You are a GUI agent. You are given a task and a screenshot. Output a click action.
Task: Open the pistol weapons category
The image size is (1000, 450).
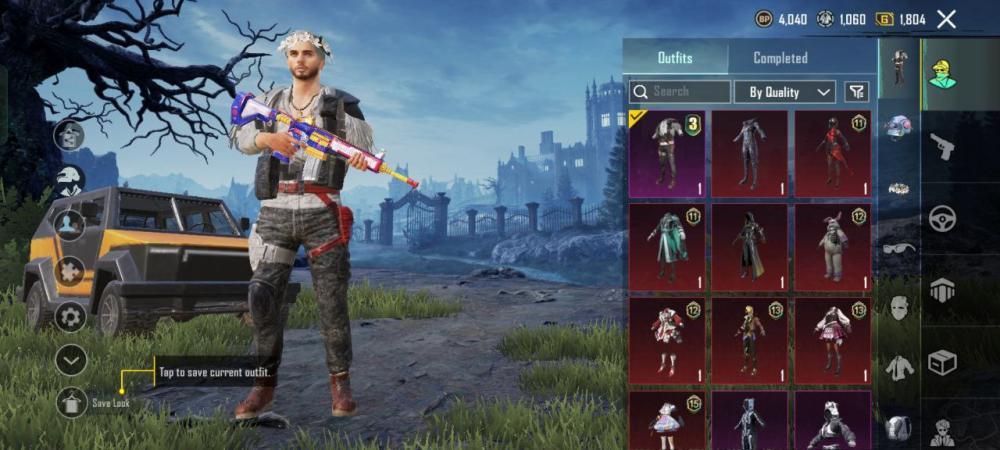(x=941, y=148)
